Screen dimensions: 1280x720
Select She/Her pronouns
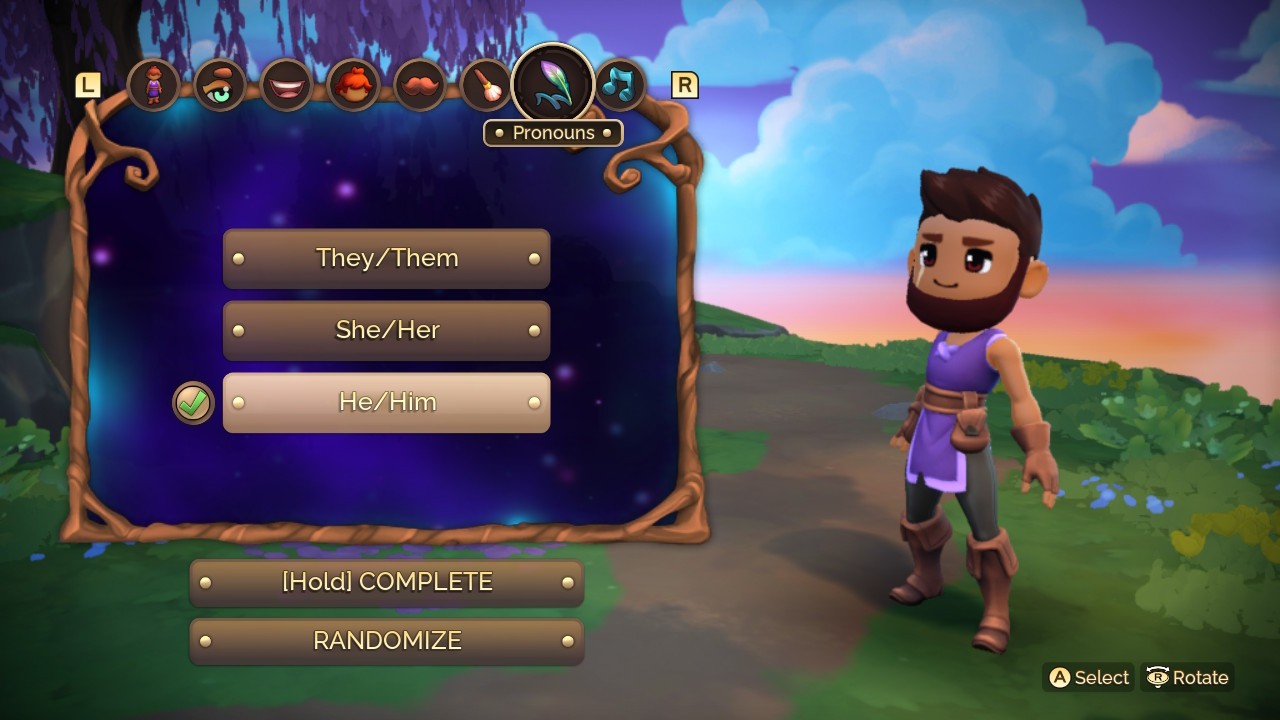[x=386, y=330]
